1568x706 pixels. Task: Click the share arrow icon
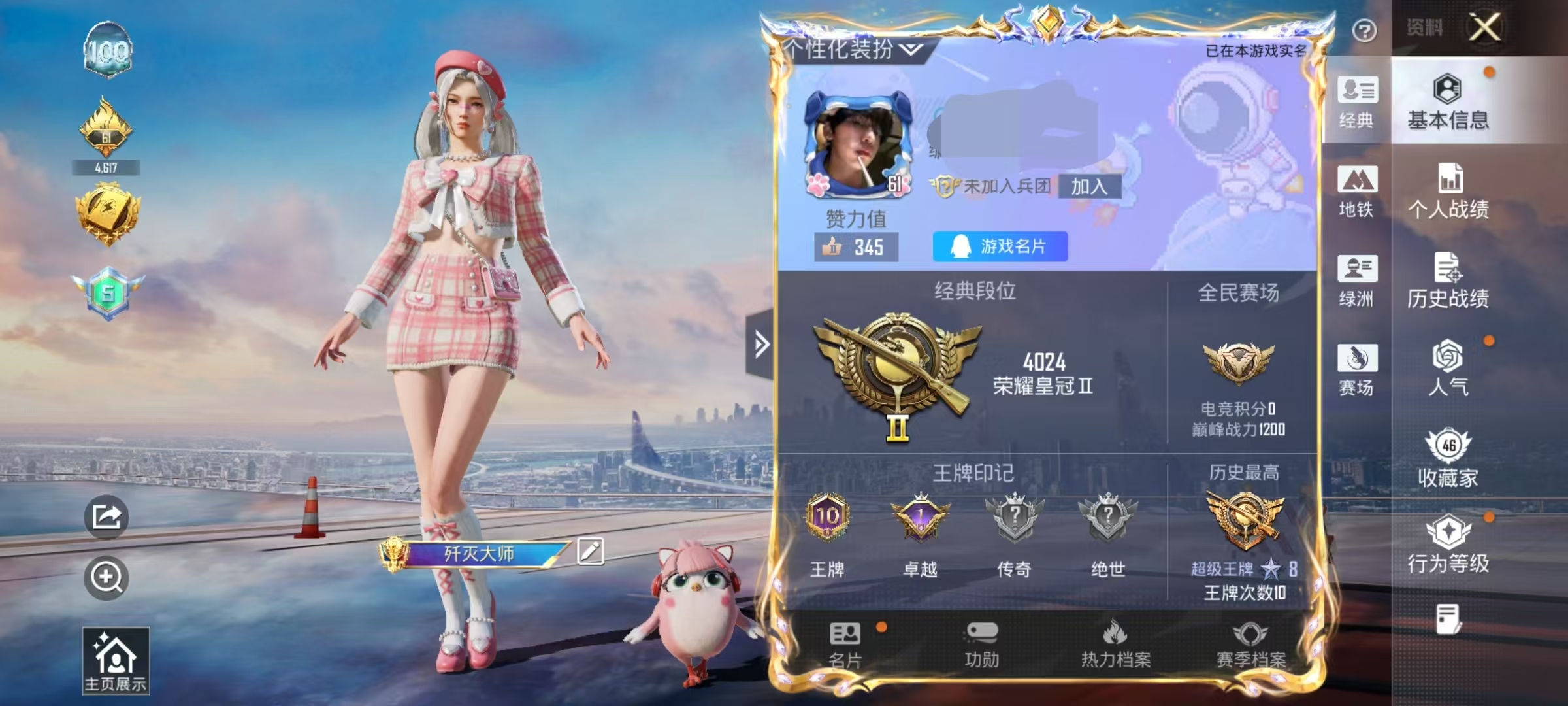pos(106,517)
